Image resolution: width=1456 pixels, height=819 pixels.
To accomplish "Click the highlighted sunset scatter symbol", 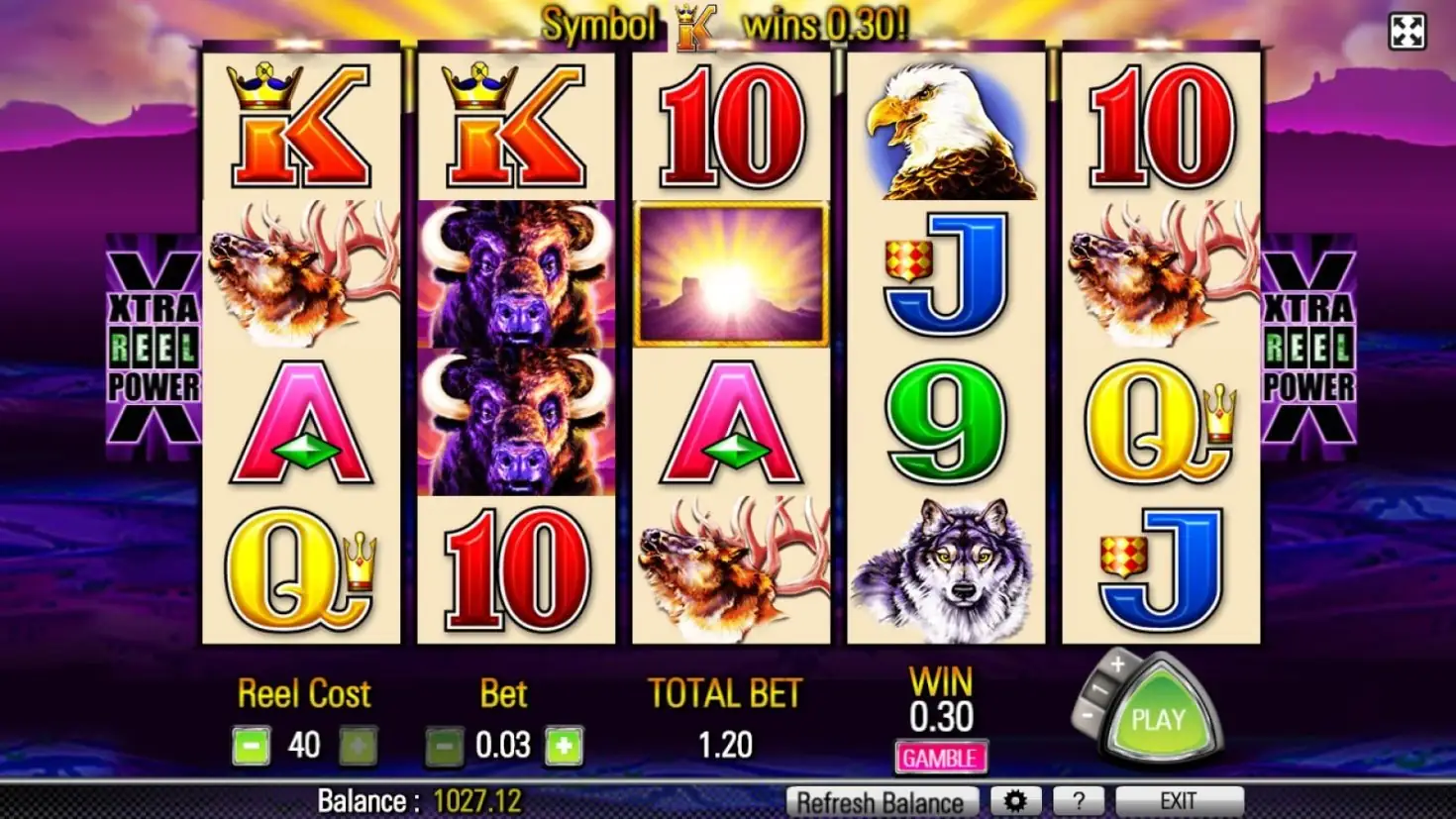I will pyautogui.click(x=730, y=274).
